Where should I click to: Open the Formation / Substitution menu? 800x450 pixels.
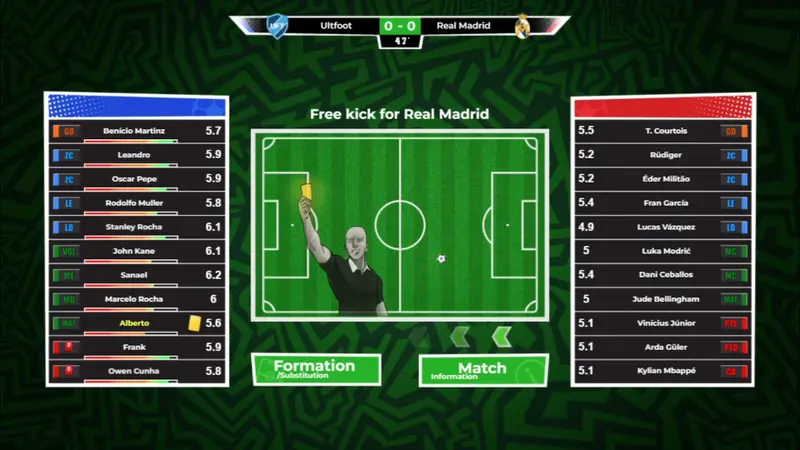pyautogui.click(x=315, y=368)
